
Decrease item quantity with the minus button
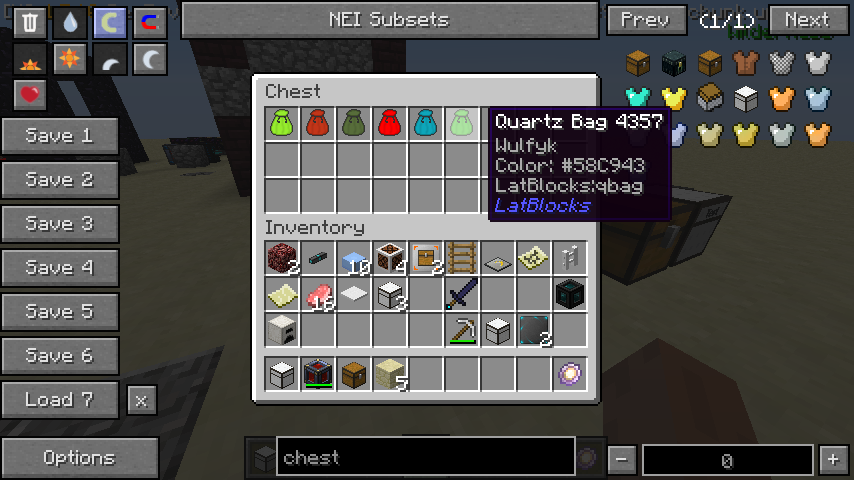(621, 460)
